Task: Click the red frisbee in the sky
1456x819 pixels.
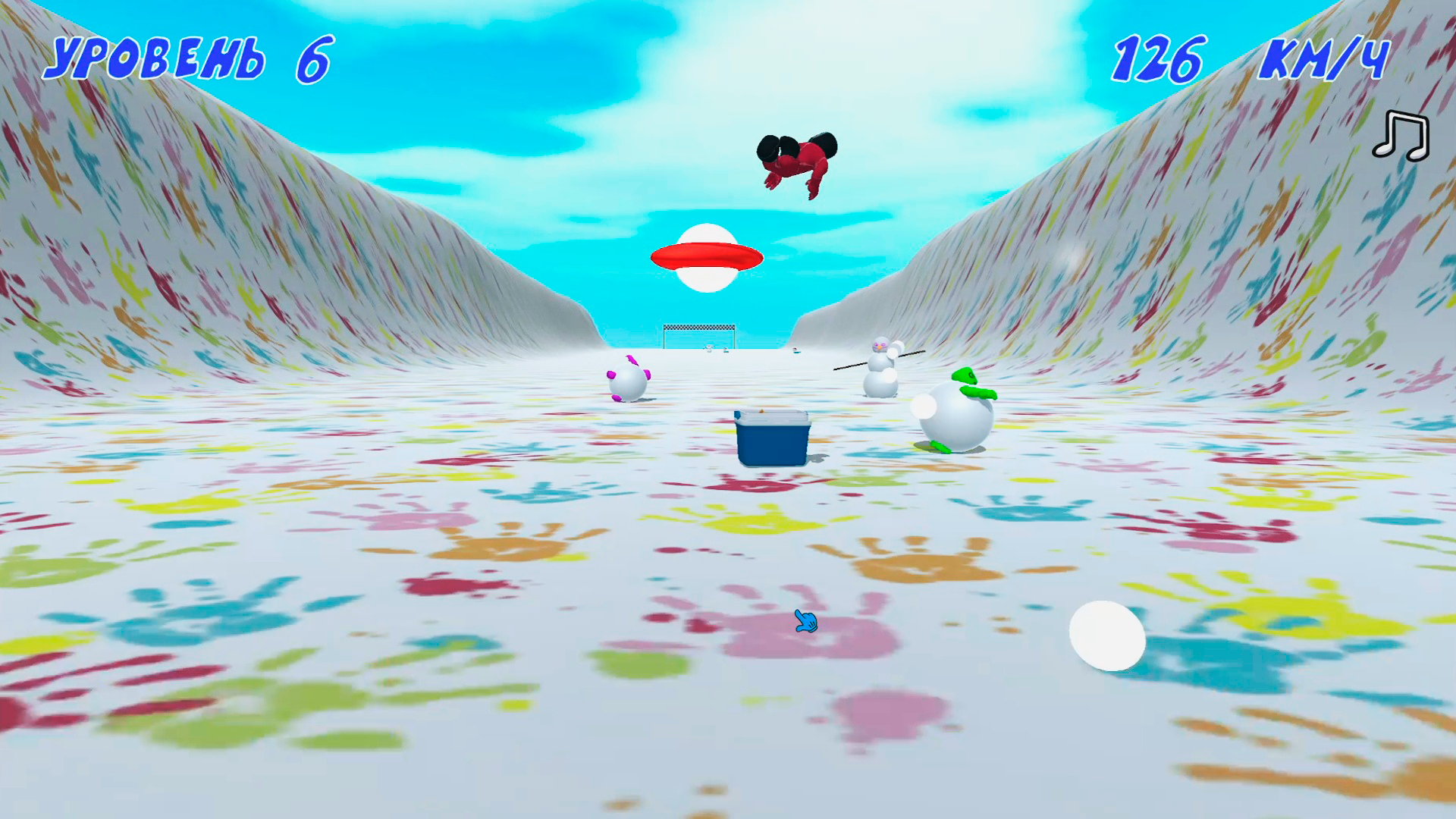Action: click(x=705, y=255)
